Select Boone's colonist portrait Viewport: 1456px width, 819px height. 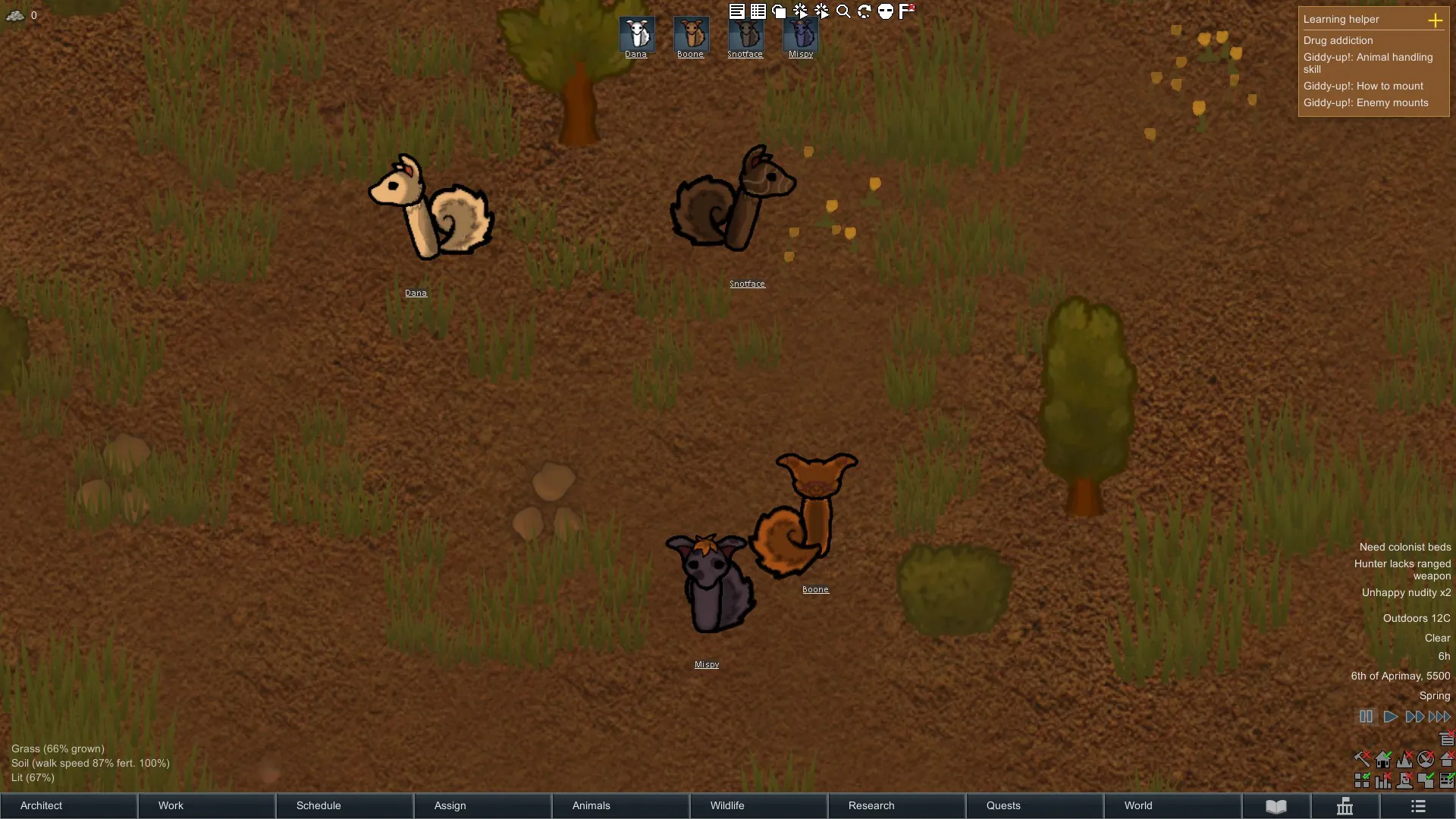click(691, 34)
